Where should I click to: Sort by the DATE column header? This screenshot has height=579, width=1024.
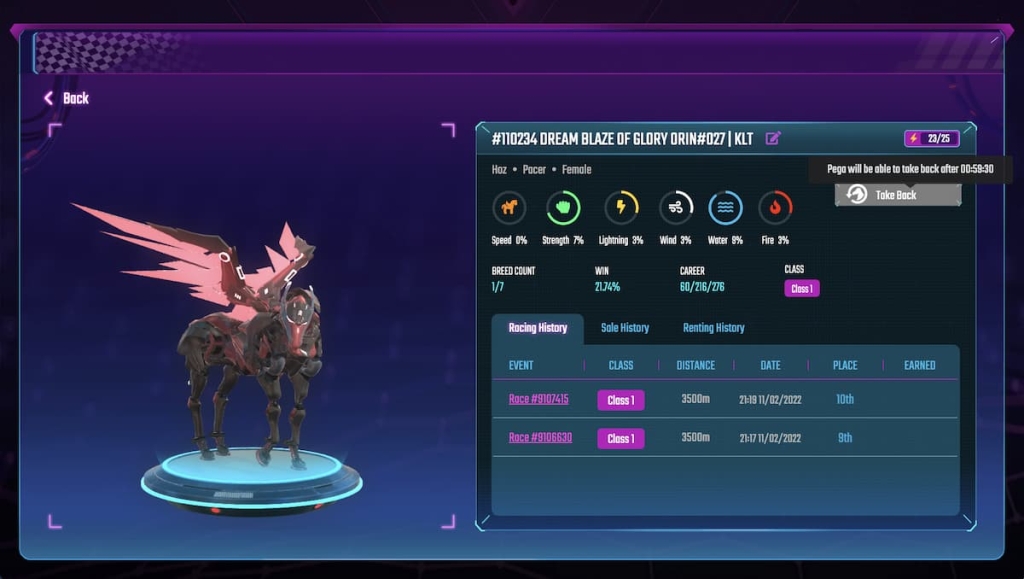770,365
